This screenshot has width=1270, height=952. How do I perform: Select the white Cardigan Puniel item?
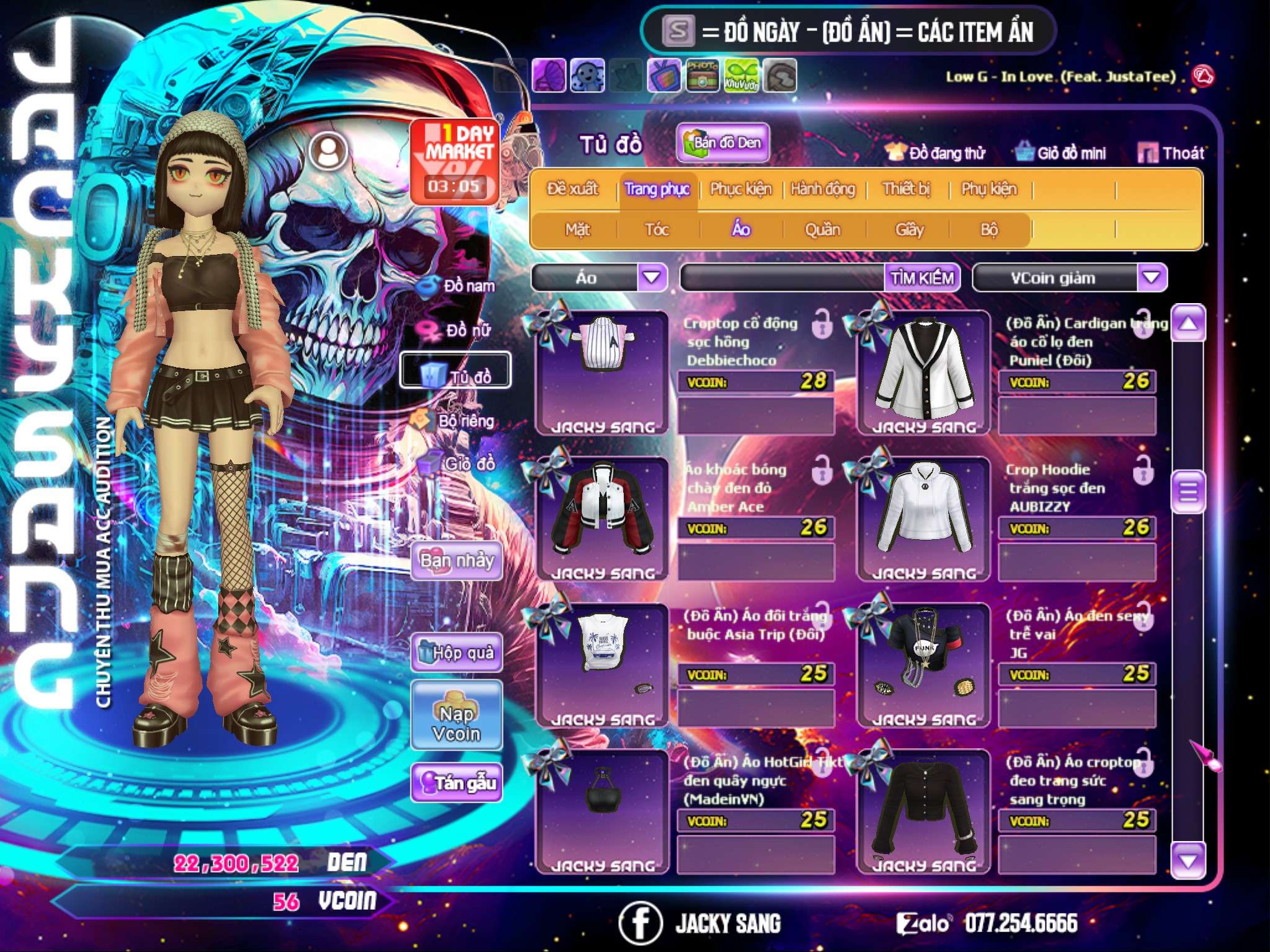[923, 372]
